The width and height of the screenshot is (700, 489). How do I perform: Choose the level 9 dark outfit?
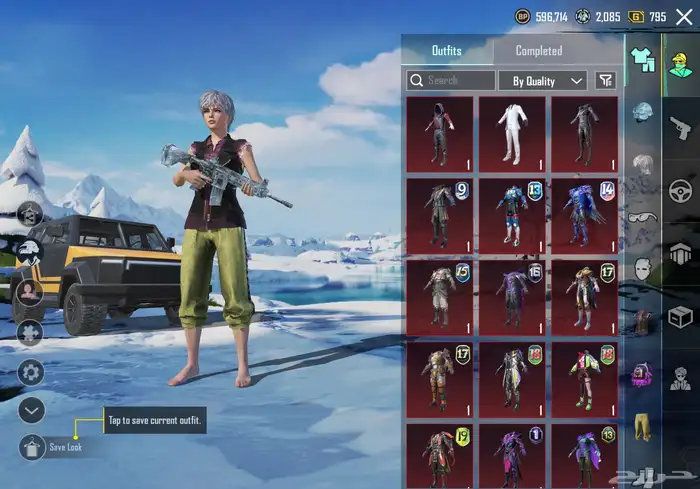[439, 212]
